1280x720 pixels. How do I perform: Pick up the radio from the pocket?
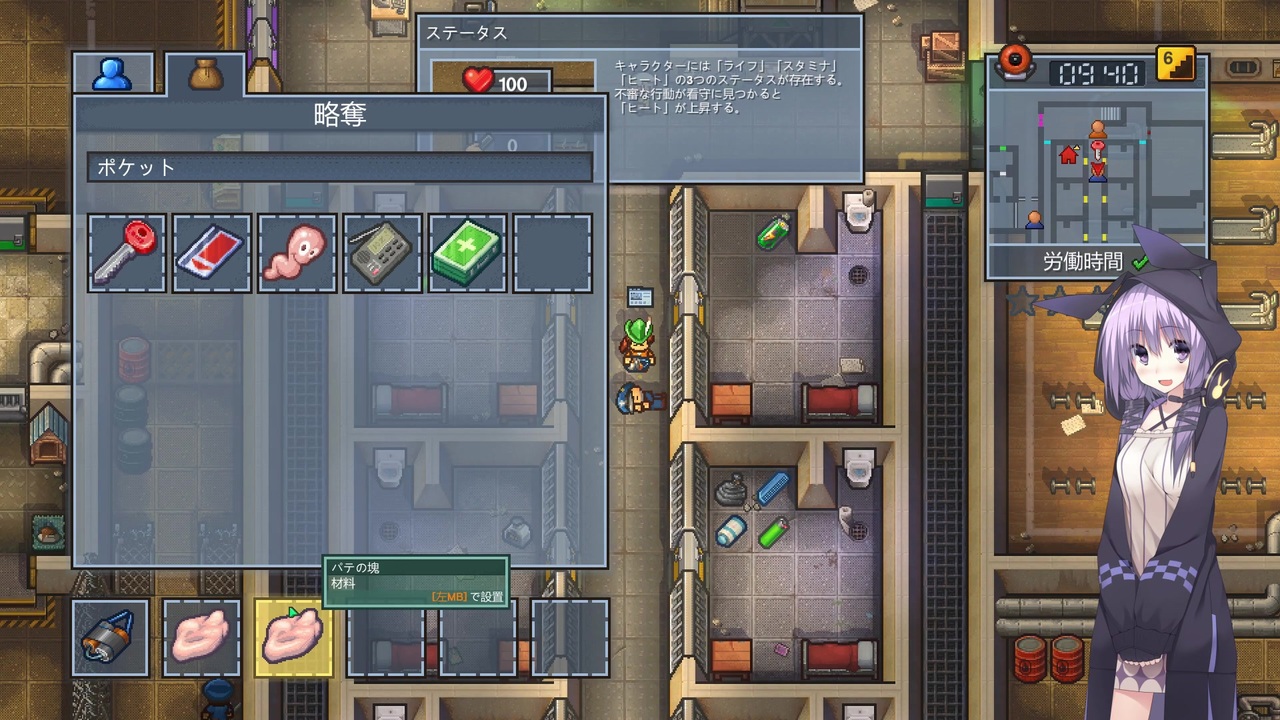click(381, 252)
